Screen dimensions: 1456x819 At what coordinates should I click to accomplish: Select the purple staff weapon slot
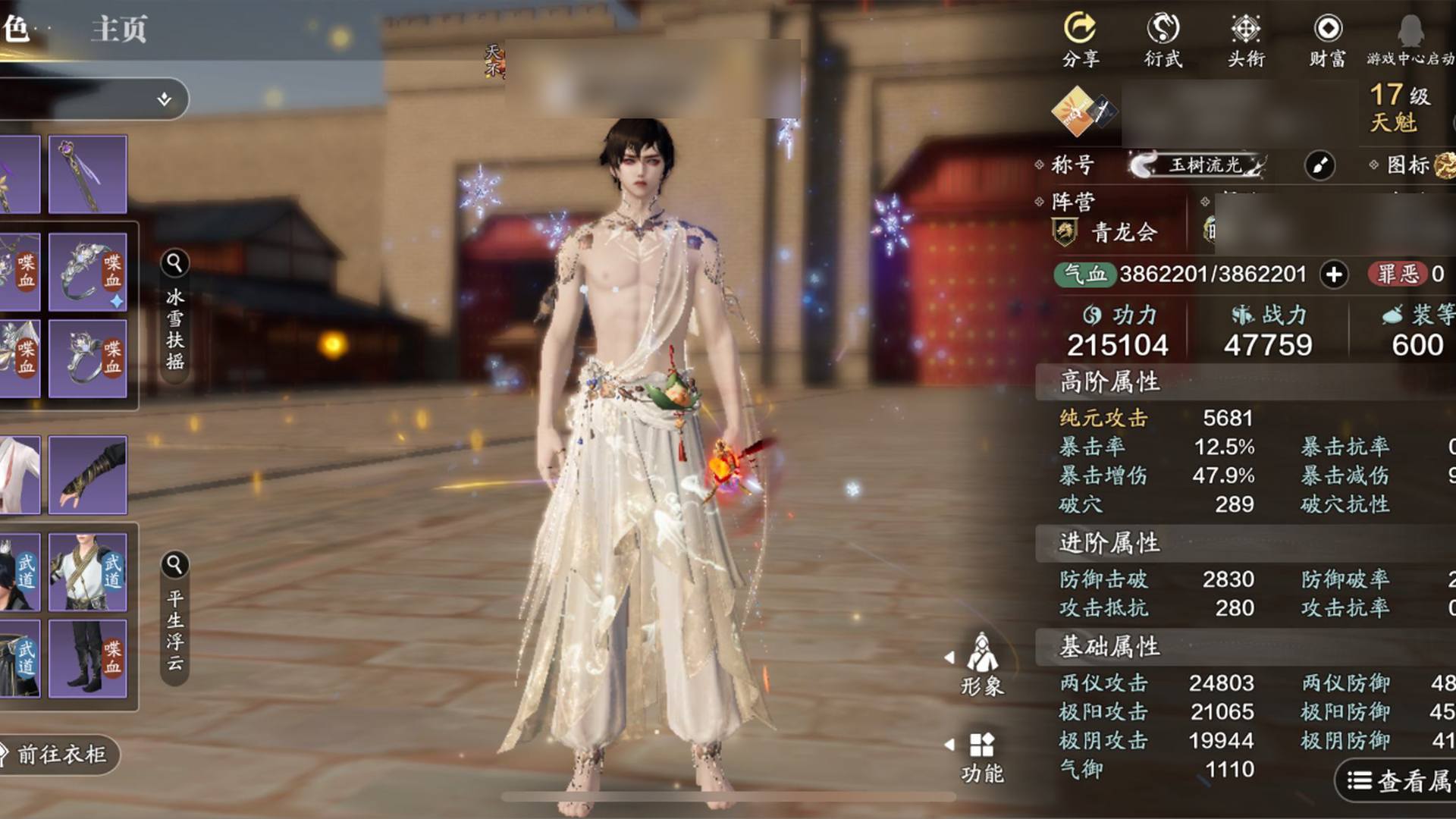point(88,174)
